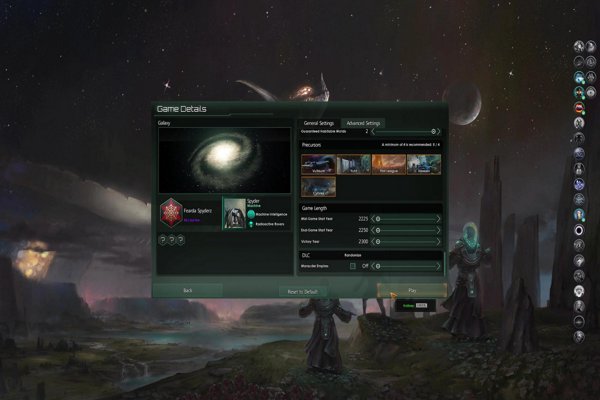This screenshot has width=600, height=400.
Task: Select the Yuht precursor tile
Action: tap(351, 164)
